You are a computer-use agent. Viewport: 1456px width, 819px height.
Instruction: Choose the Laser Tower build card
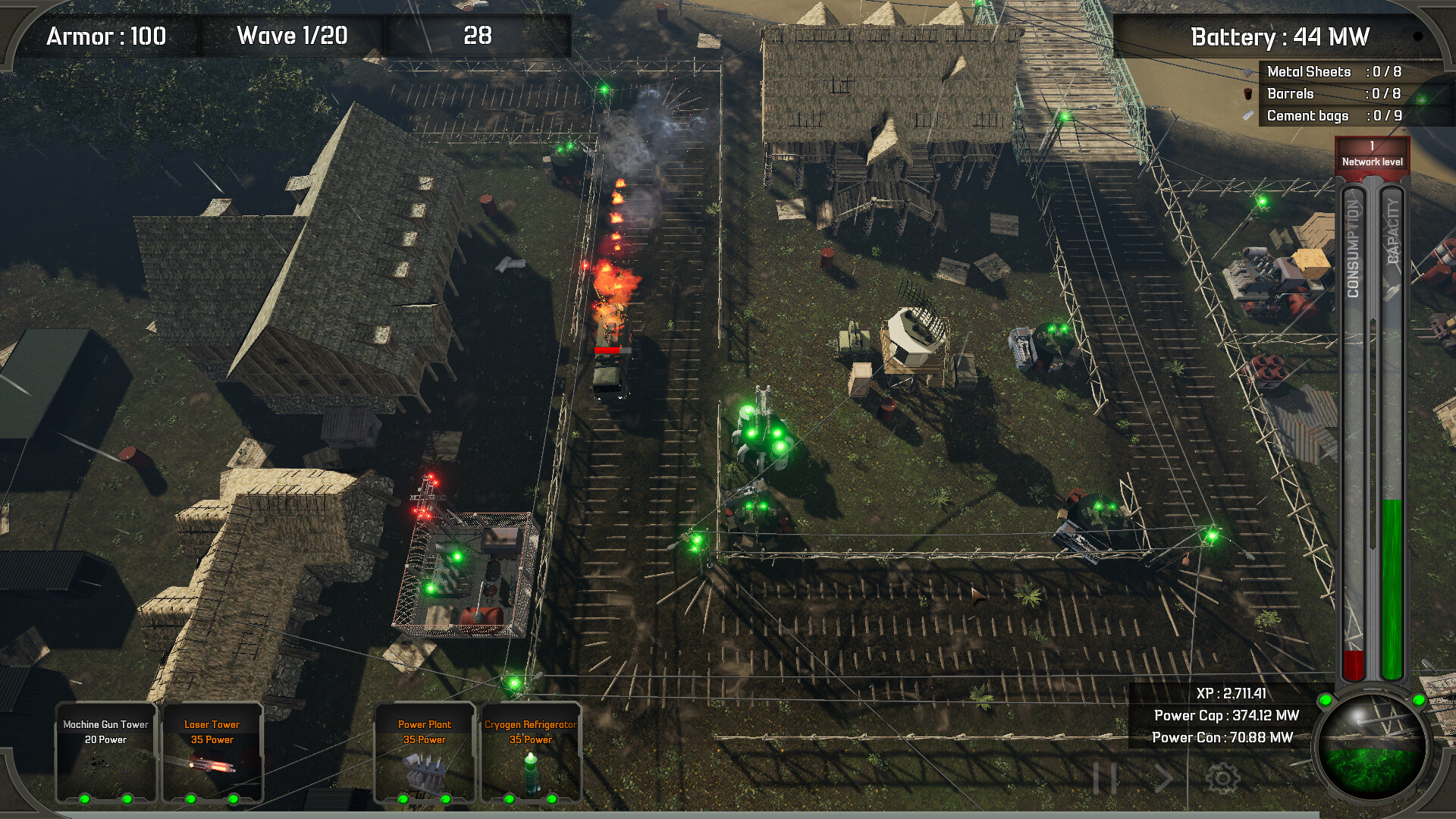(x=212, y=752)
